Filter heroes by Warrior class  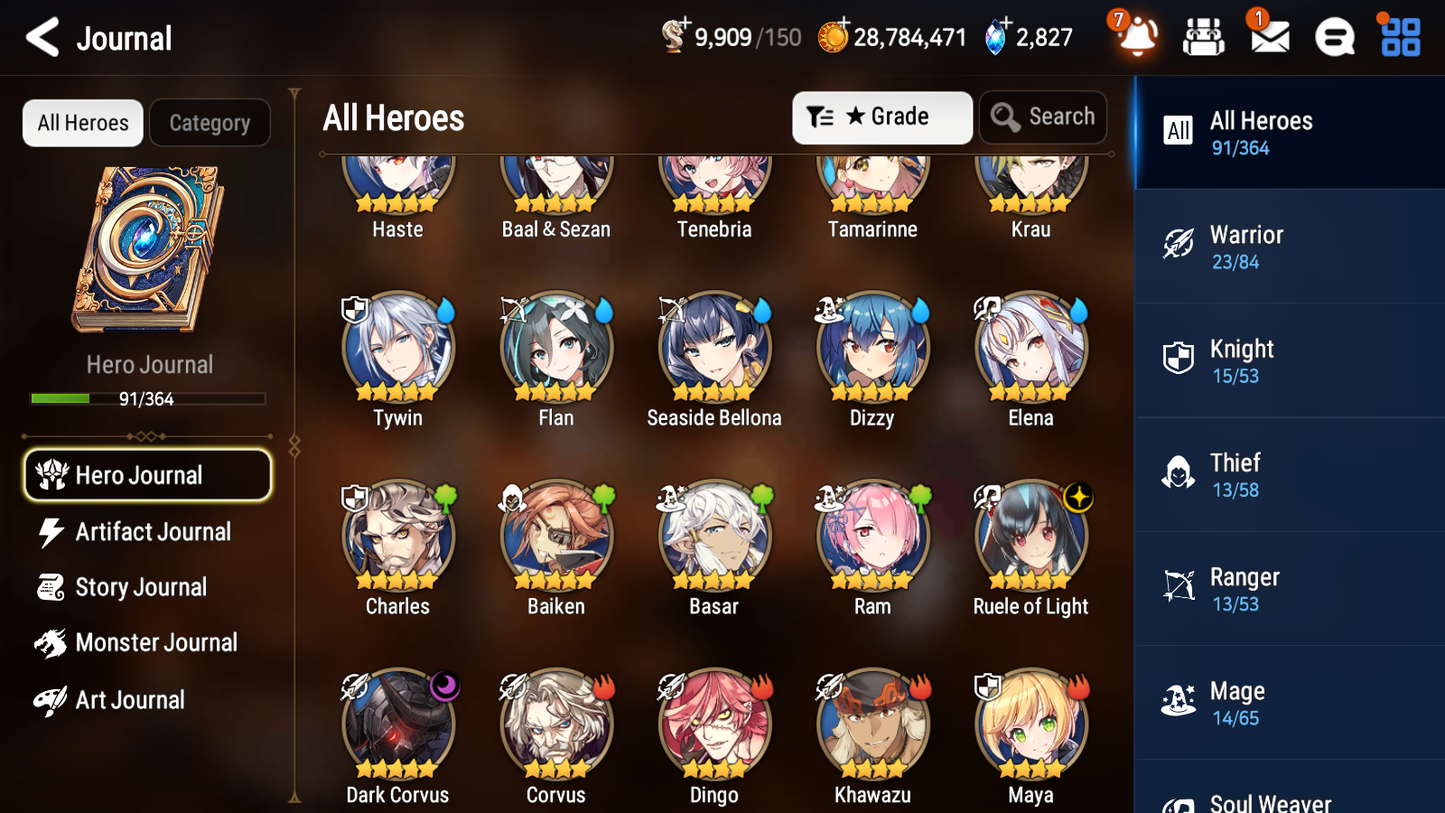(1247, 244)
